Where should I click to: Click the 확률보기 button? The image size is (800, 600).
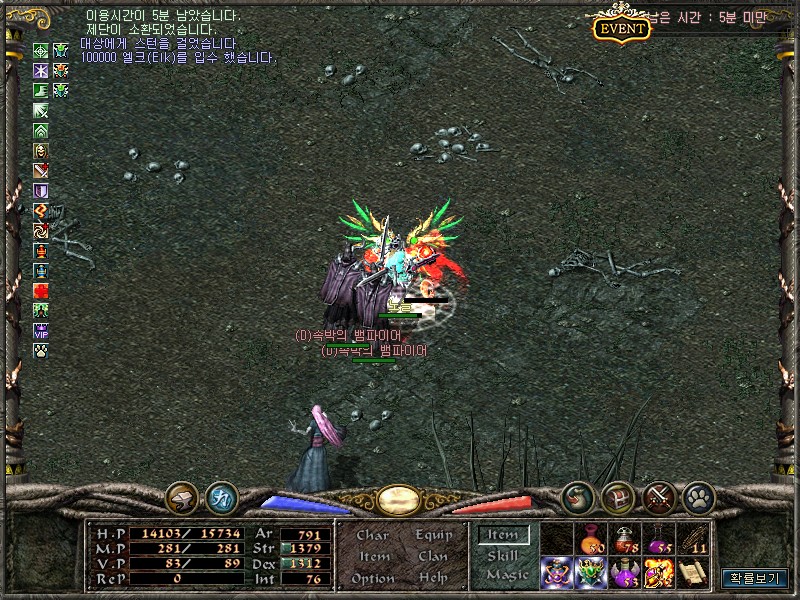[x=755, y=578]
